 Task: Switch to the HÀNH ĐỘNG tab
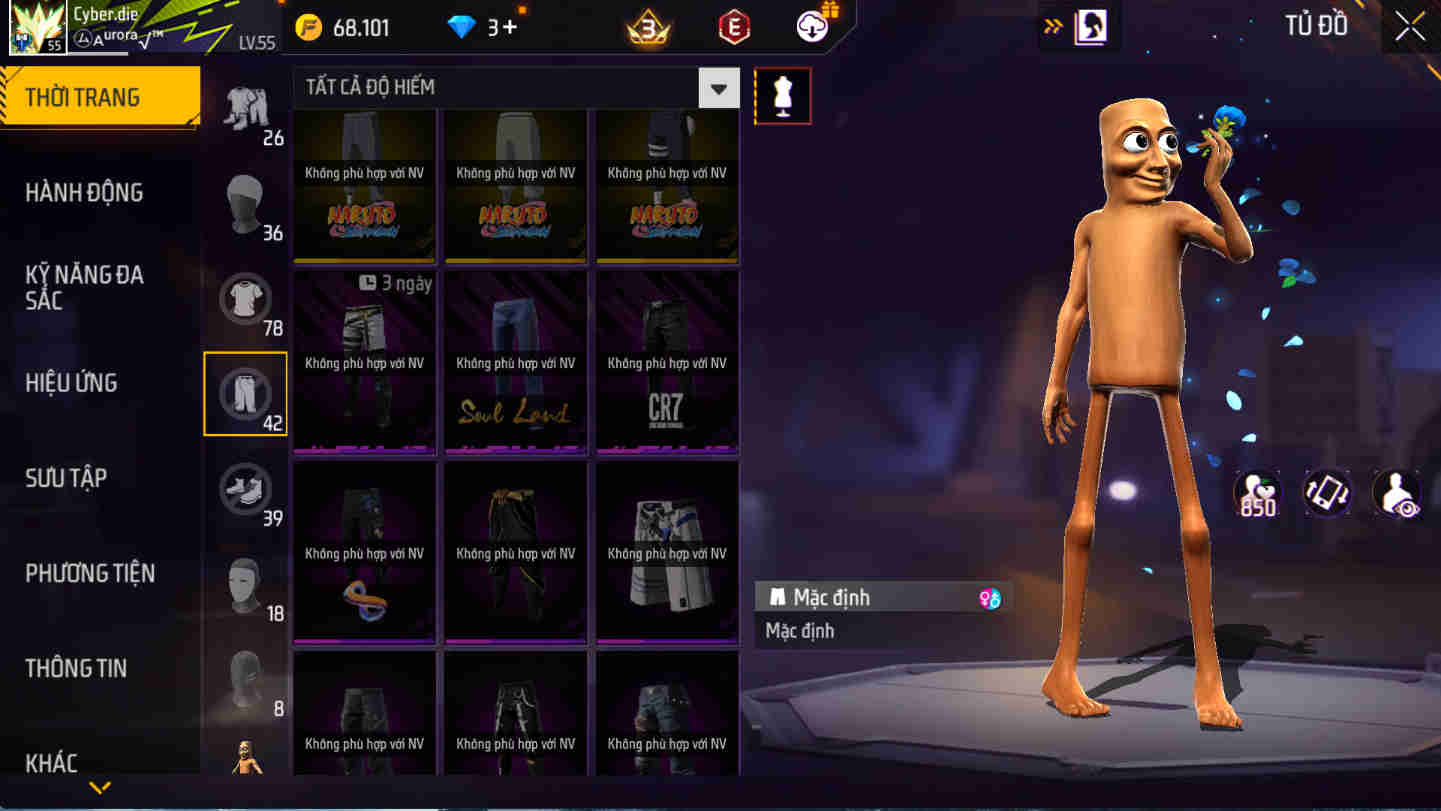[x=84, y=192]
